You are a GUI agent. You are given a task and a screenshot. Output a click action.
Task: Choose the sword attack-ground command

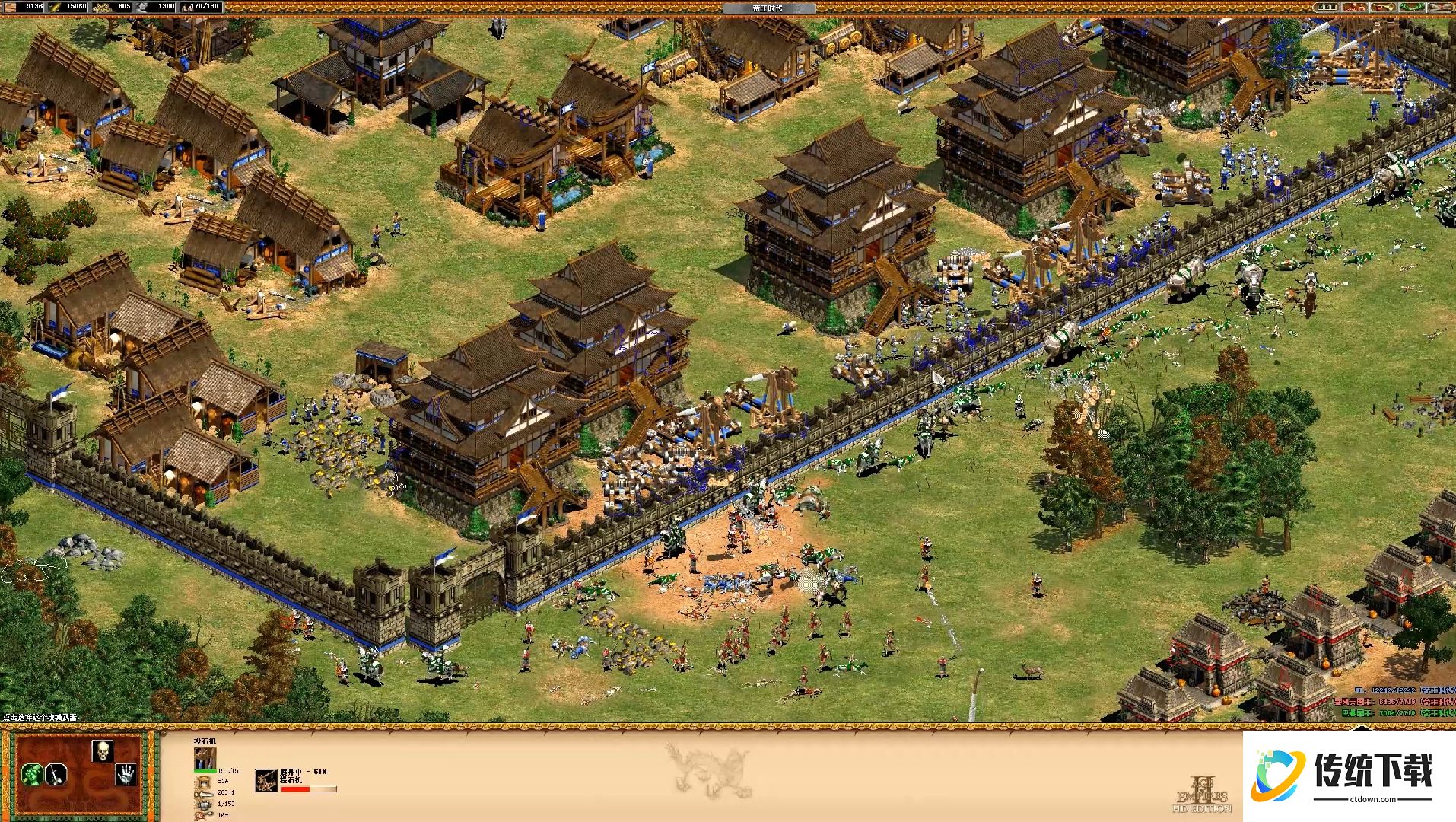point(56,776)
